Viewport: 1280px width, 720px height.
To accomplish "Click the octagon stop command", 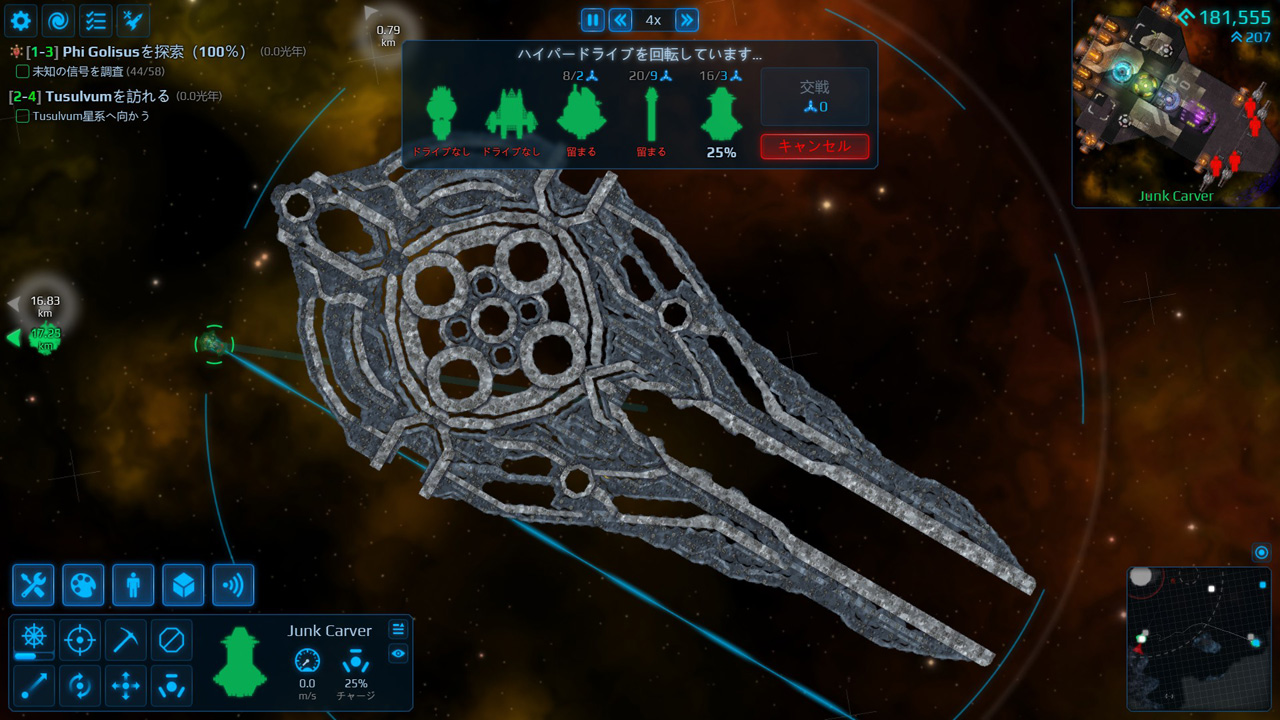I will tap(171, 639).
